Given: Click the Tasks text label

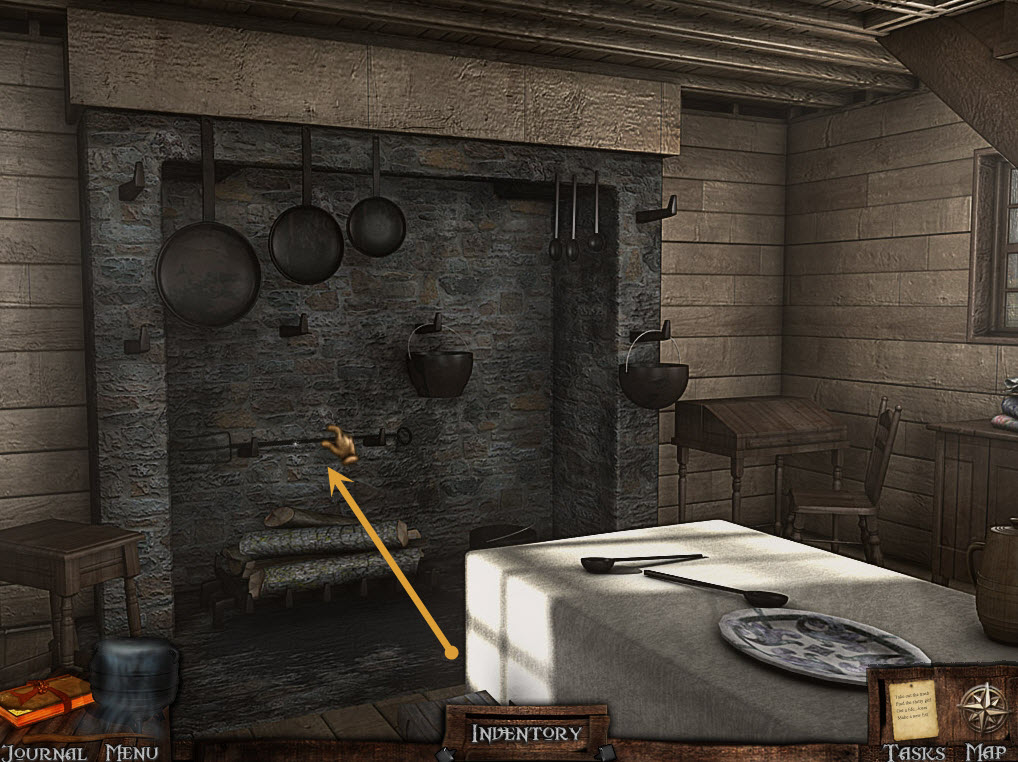Looking at the screenshot, I should (913, 752).
